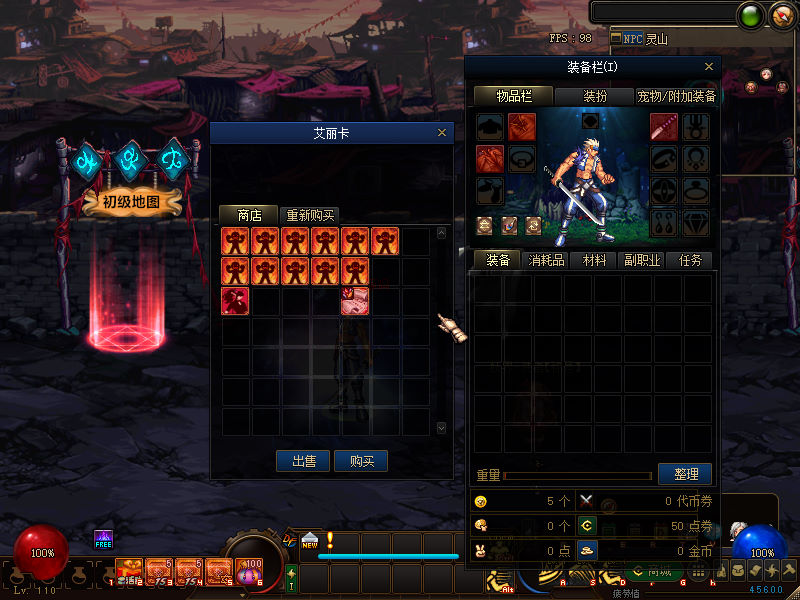Open the 任务 quest items tab
This screenshot has height=600, width=800.
coord(690,260)
